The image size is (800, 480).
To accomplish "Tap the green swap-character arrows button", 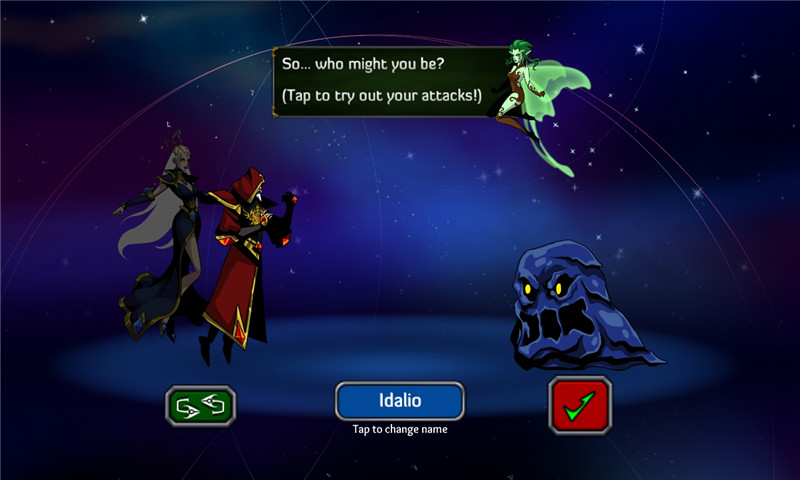I will coord(200,404).
